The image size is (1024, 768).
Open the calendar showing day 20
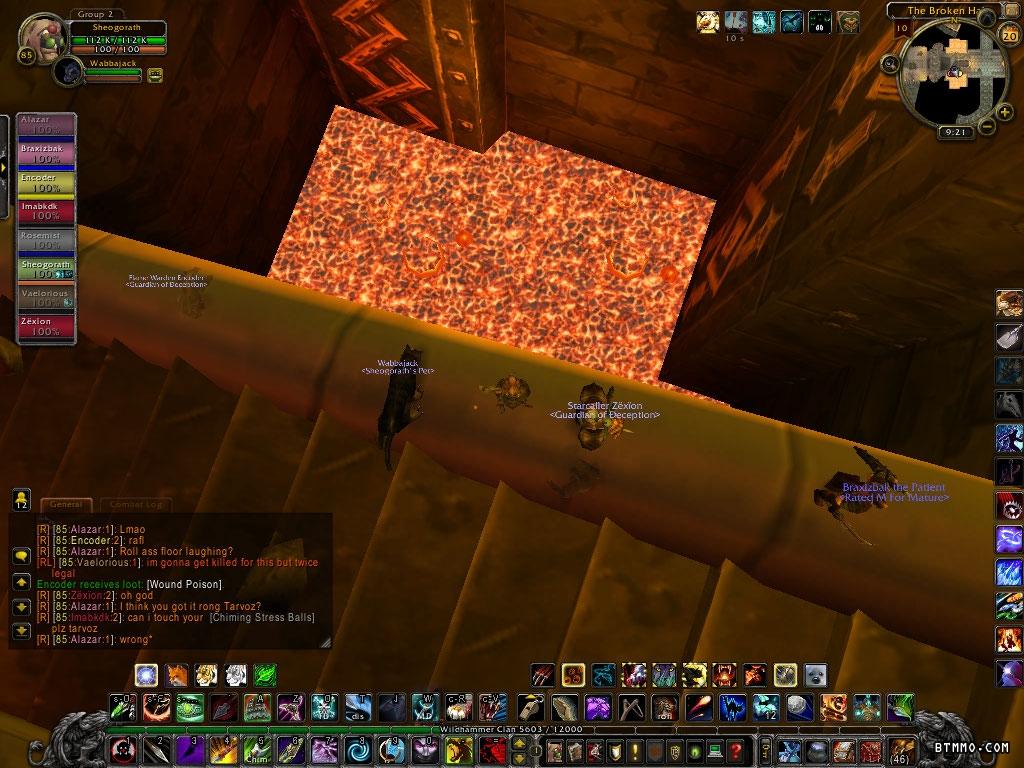coord(1008,36)
